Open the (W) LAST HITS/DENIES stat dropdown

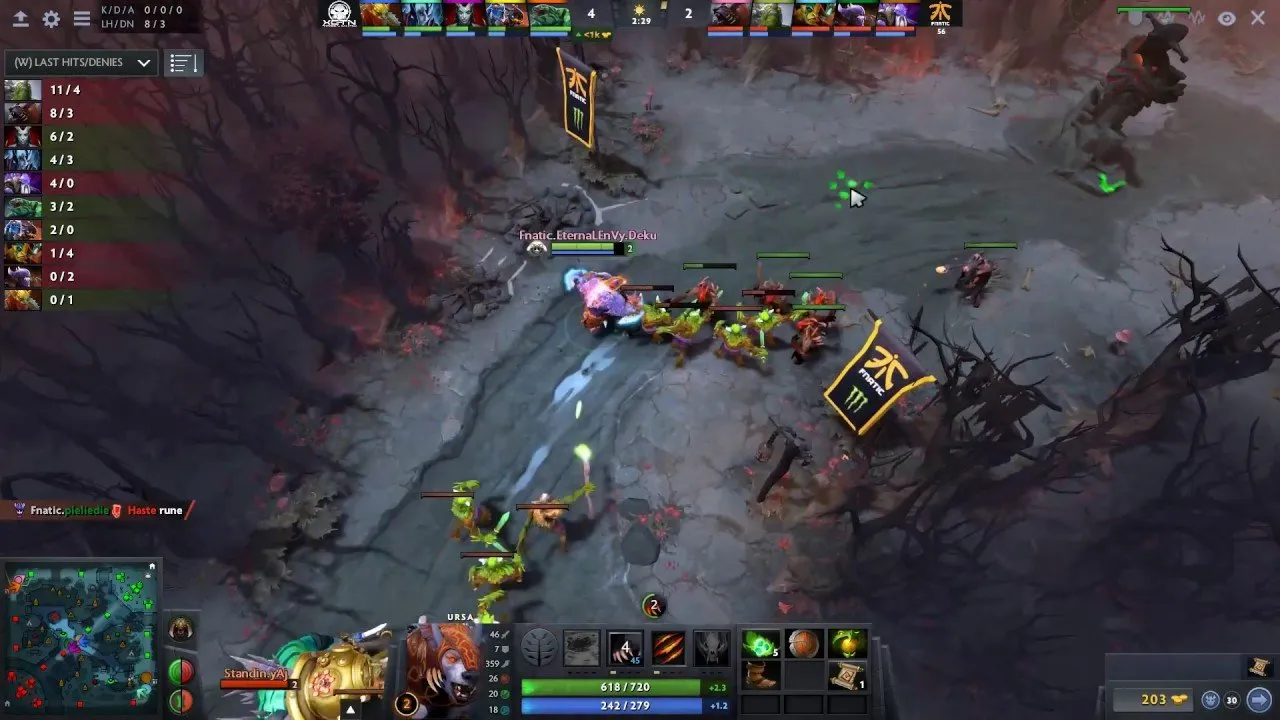click(x=78, y=62)
